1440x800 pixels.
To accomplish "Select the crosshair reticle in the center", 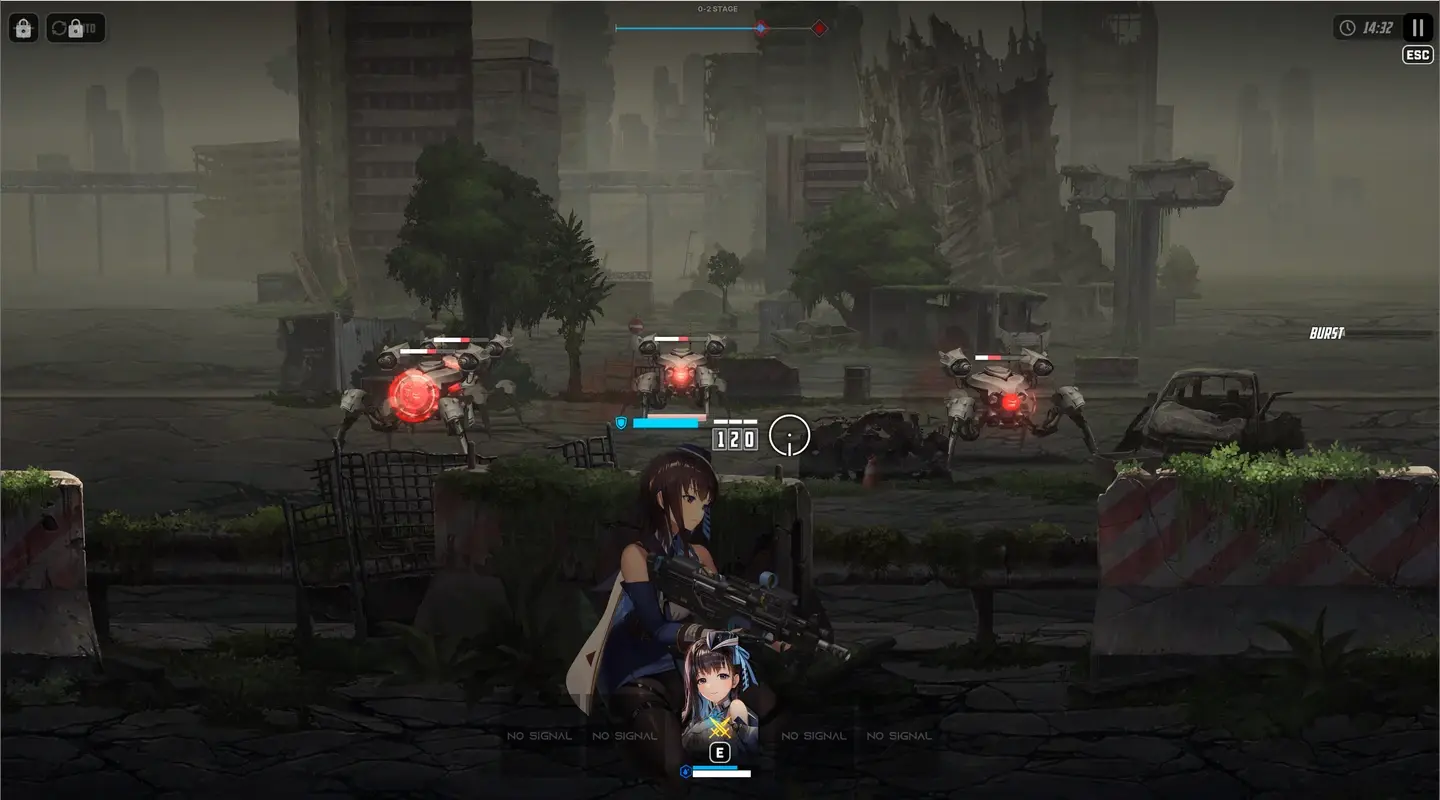I will (x=790, y=437).
